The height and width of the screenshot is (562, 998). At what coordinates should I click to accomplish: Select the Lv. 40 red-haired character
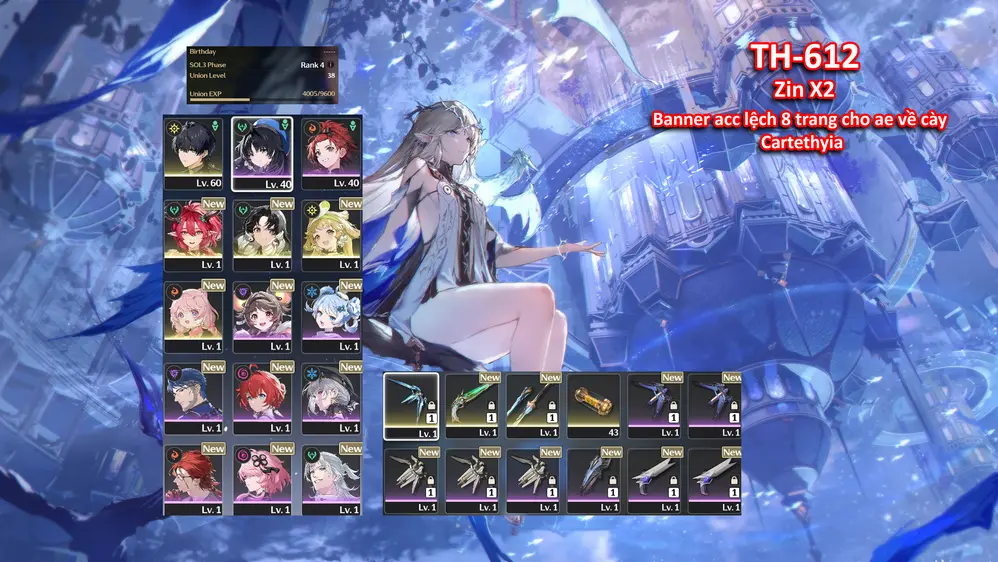click(x=331, y=153)
